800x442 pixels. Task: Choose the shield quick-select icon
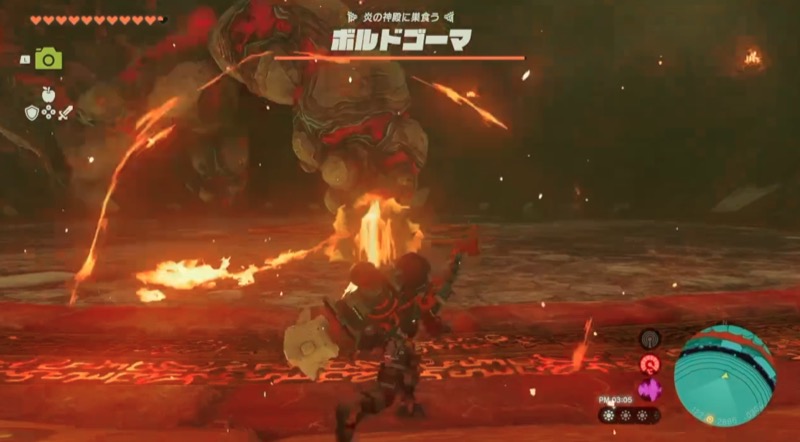pos(31,113)
